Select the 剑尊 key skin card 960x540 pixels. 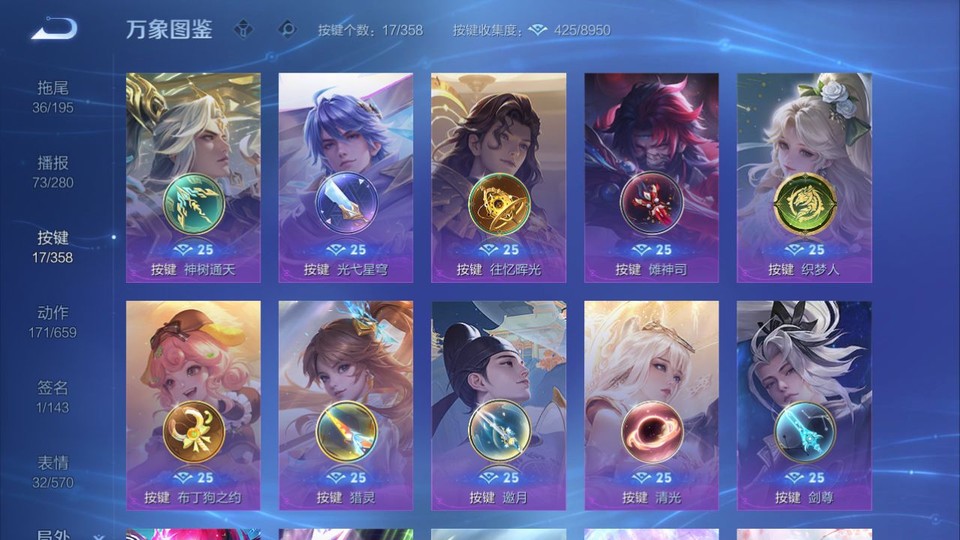pyautogui.click(x=804, y=405)
